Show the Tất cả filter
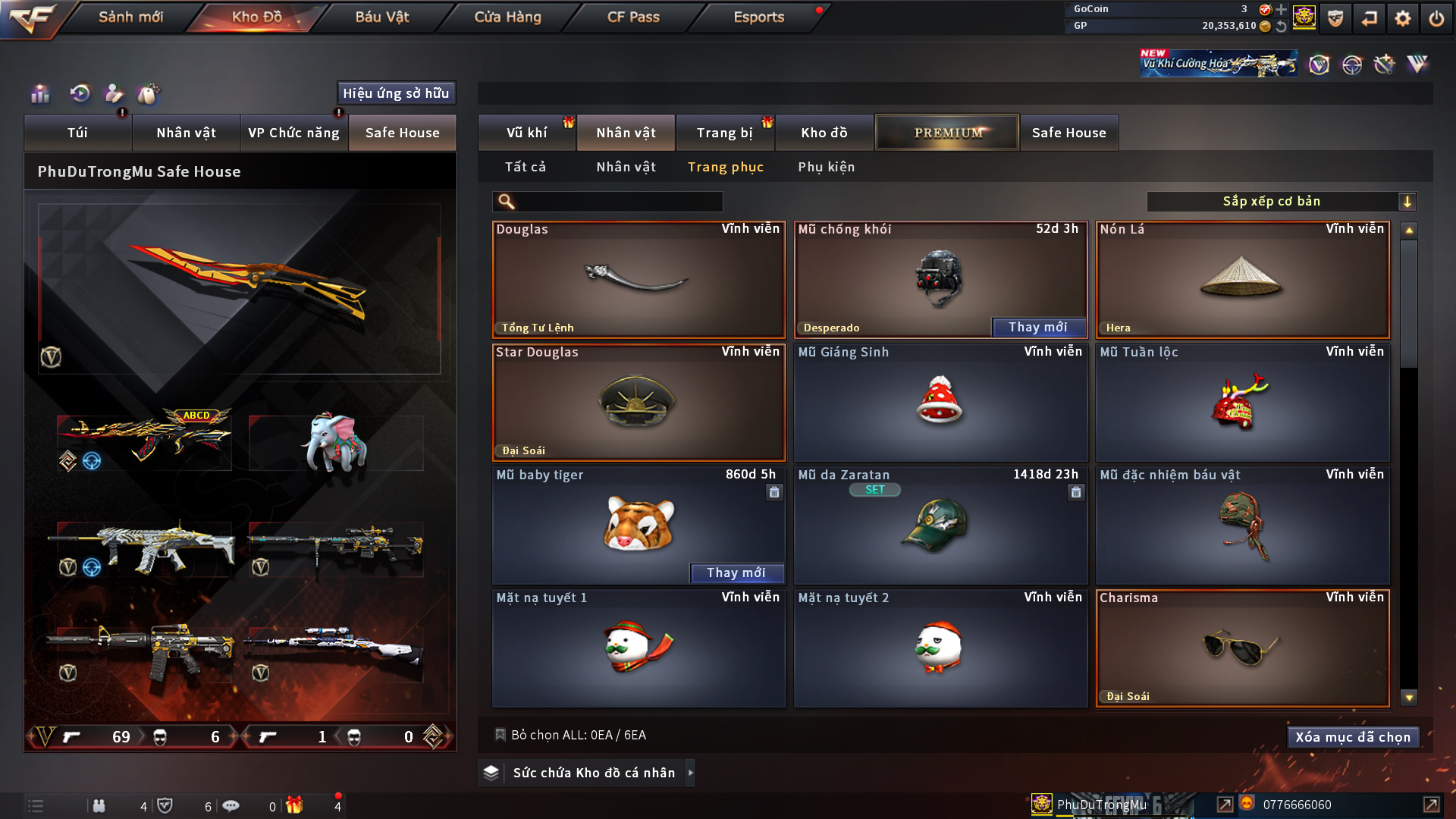Image resolution: width=1456 pixels, height=819 pixels. coord(525,167)
